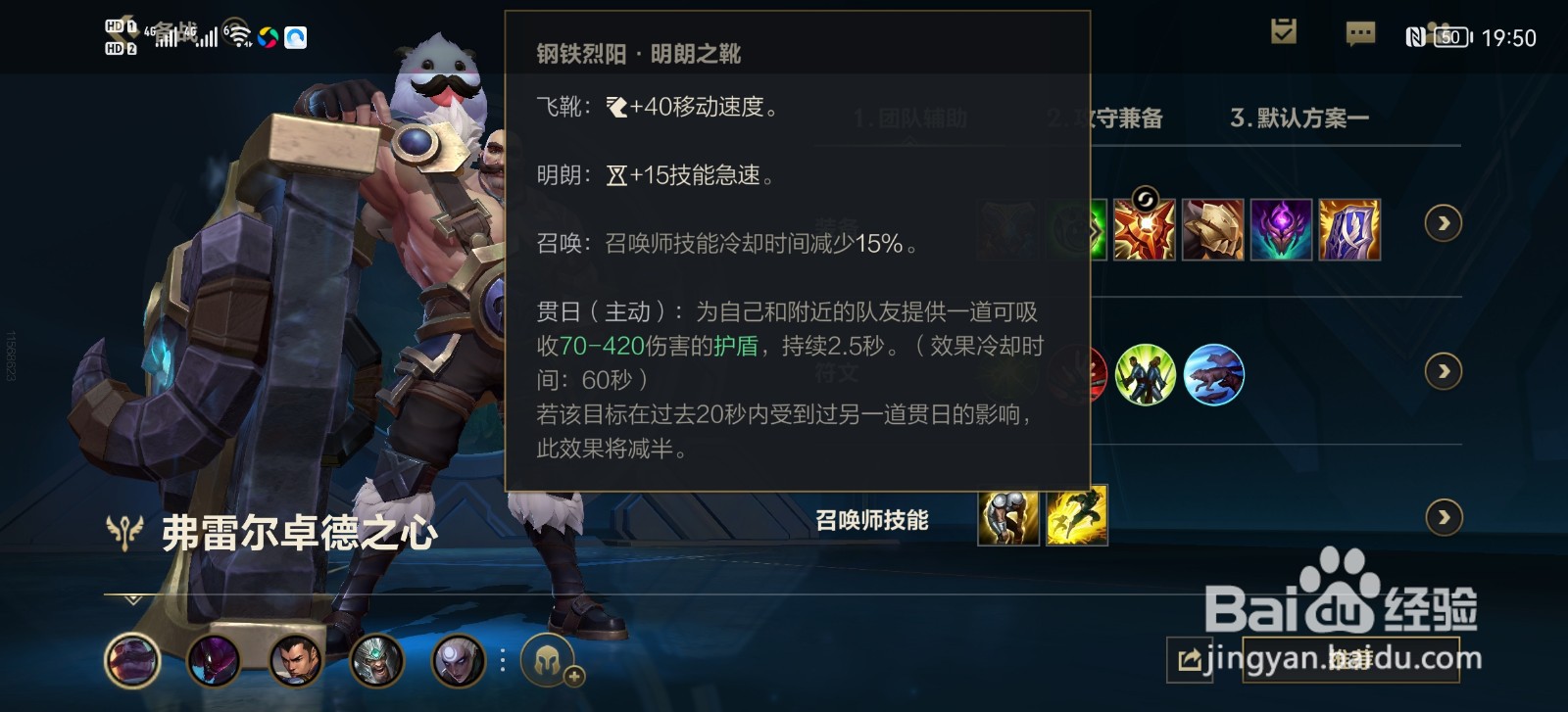This screenshot has height=712, width=1568.
Task: Select the blue wolf rune icon
Action: [1213, 374]
